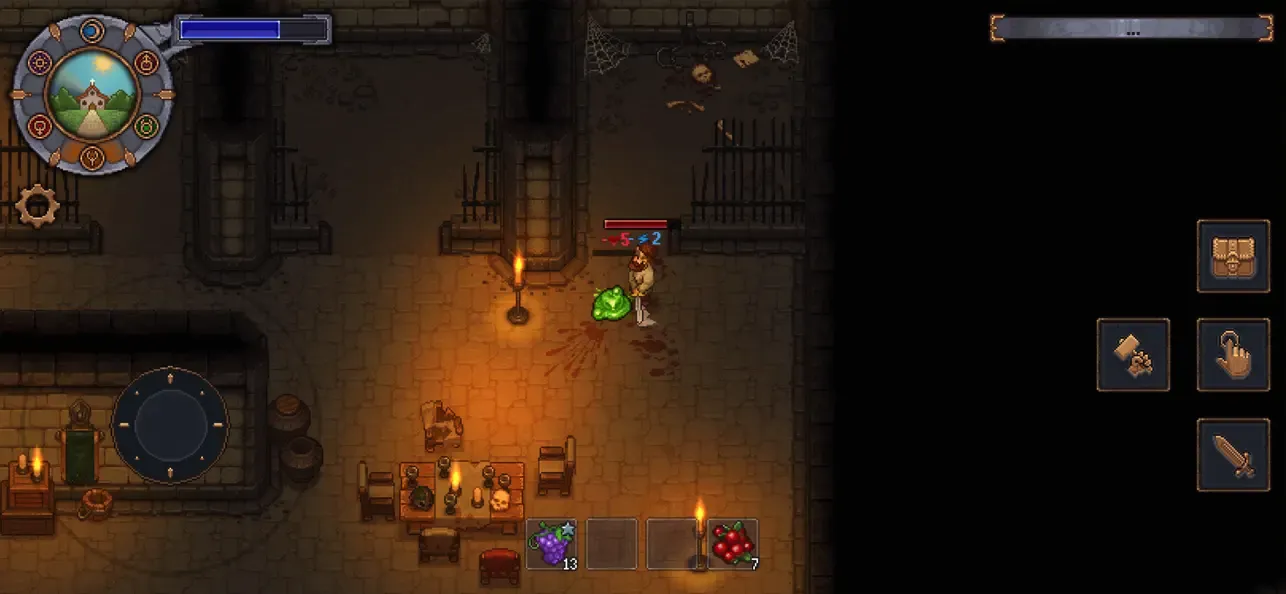
Task: Tap the day cycle clock wheel
Action: [92, 95]
